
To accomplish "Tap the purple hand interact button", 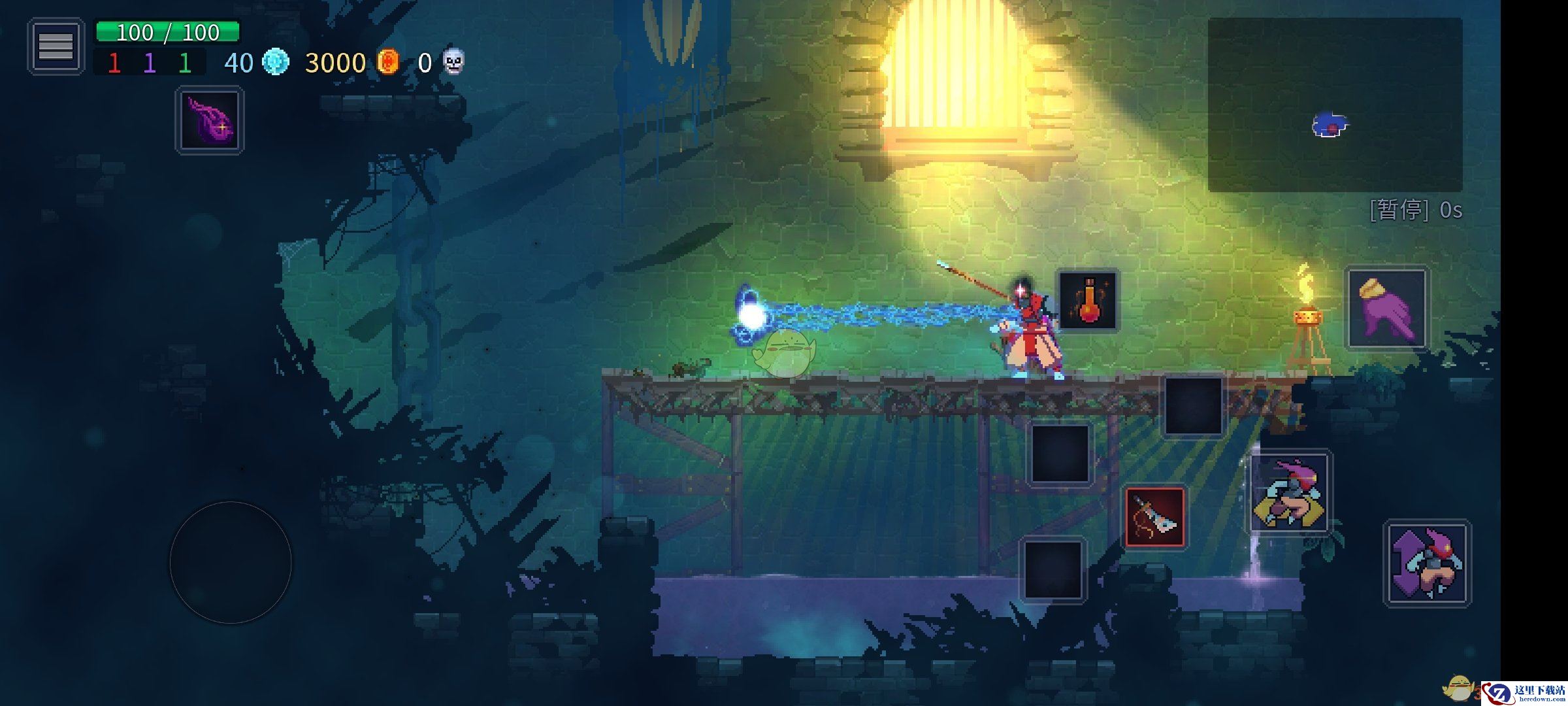I will pos(1386,309).
